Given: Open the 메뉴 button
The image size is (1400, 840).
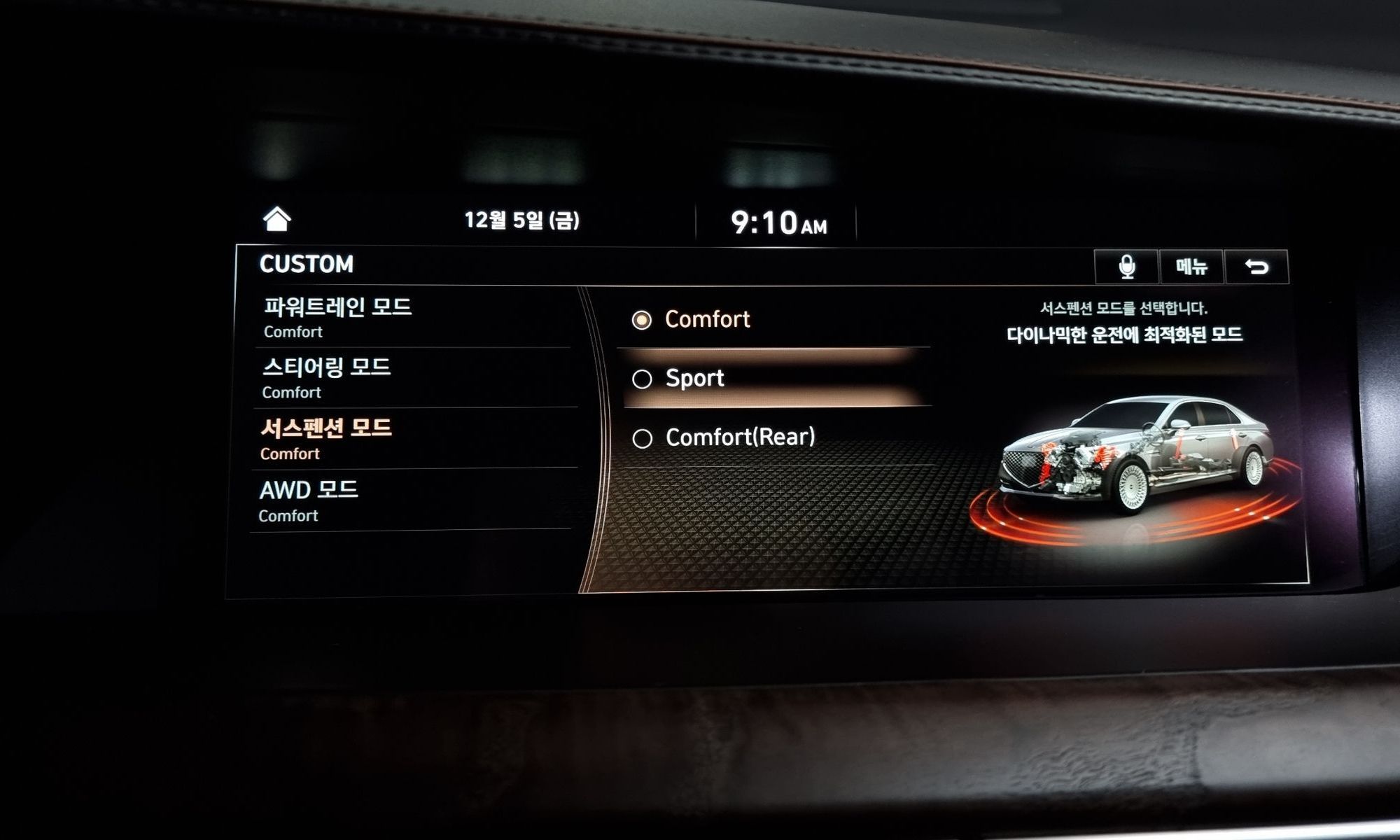Looking at the screenshot, I should 1191,267.
